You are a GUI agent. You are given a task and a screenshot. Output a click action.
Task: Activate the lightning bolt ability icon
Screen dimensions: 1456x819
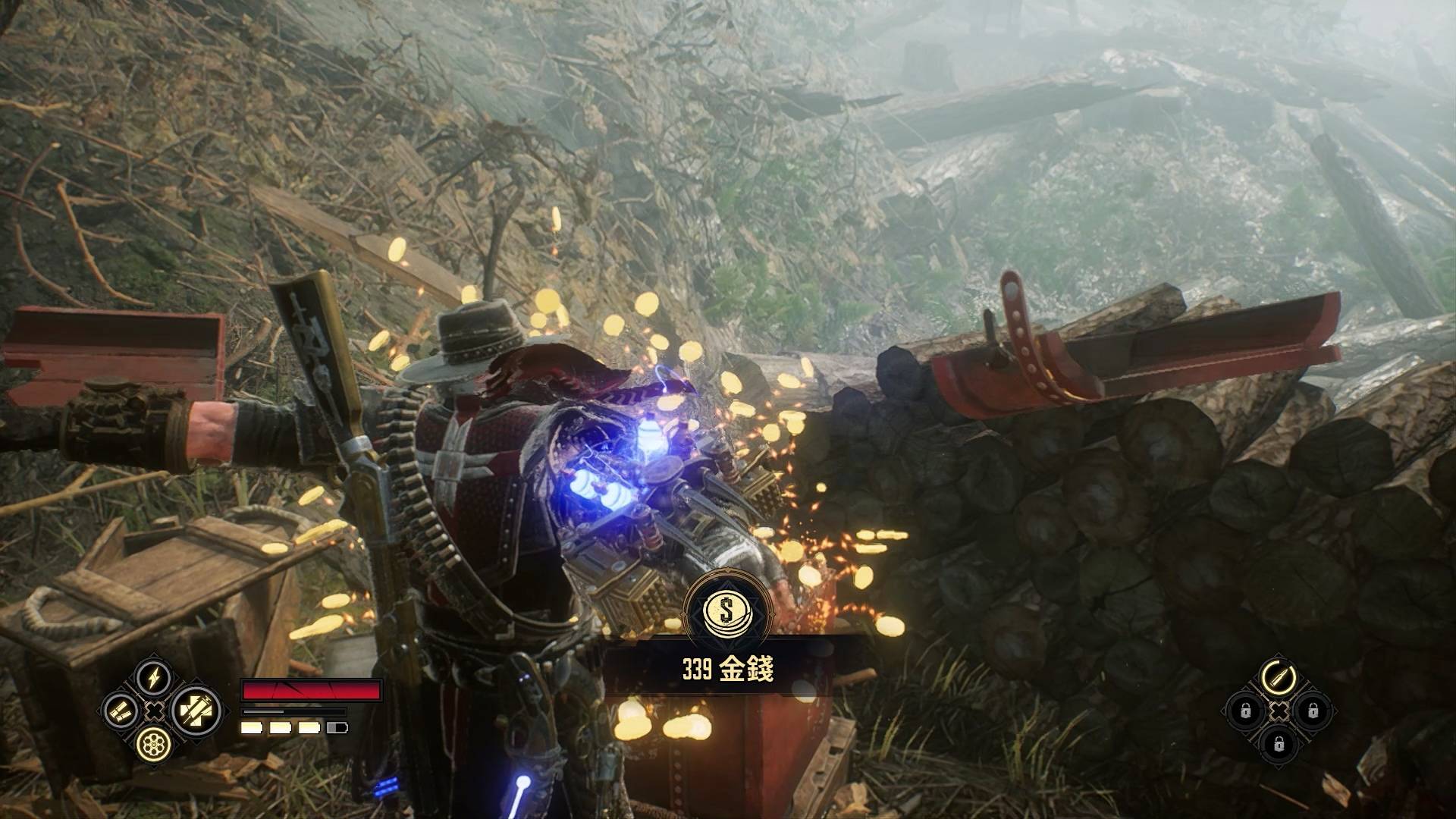pos(154,677)
